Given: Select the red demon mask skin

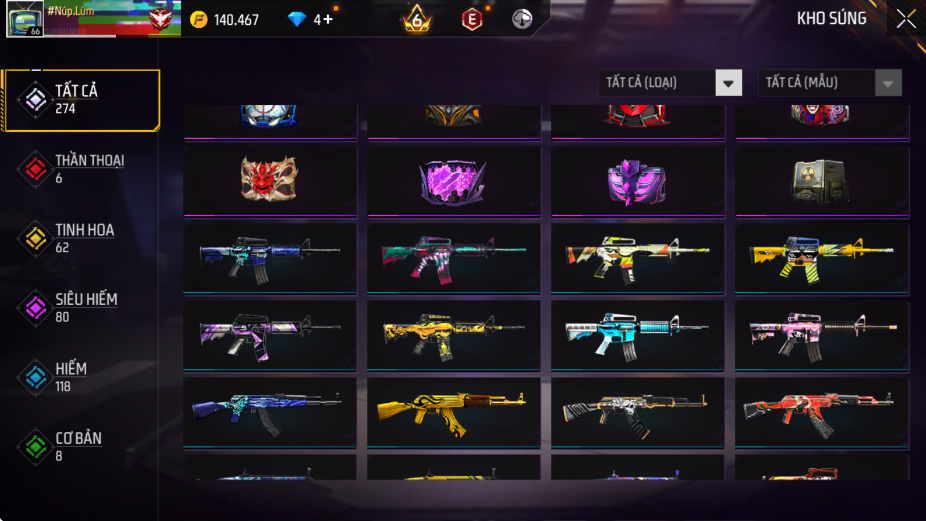Looking at the screenshot, I should (x=269, y=179).
